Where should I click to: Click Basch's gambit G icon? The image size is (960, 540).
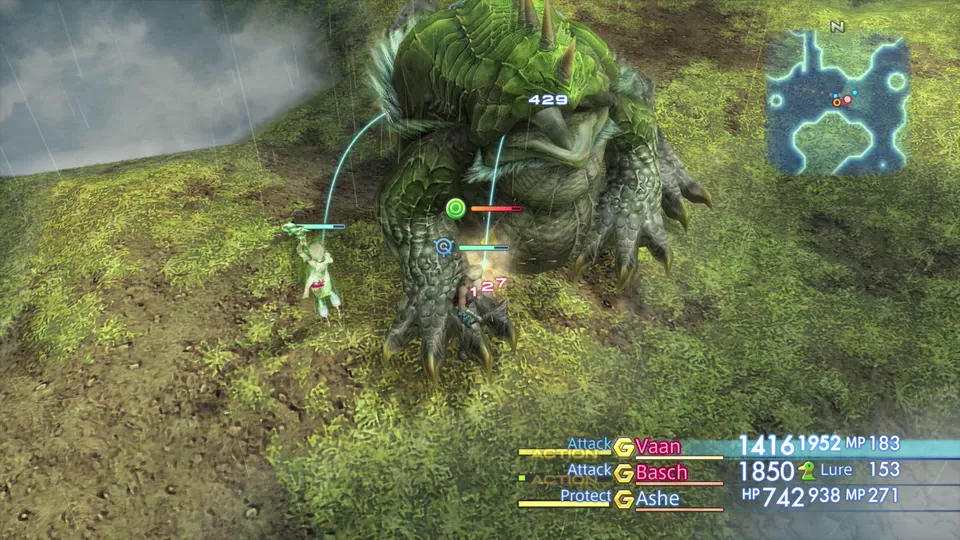(x=624, y=472)
